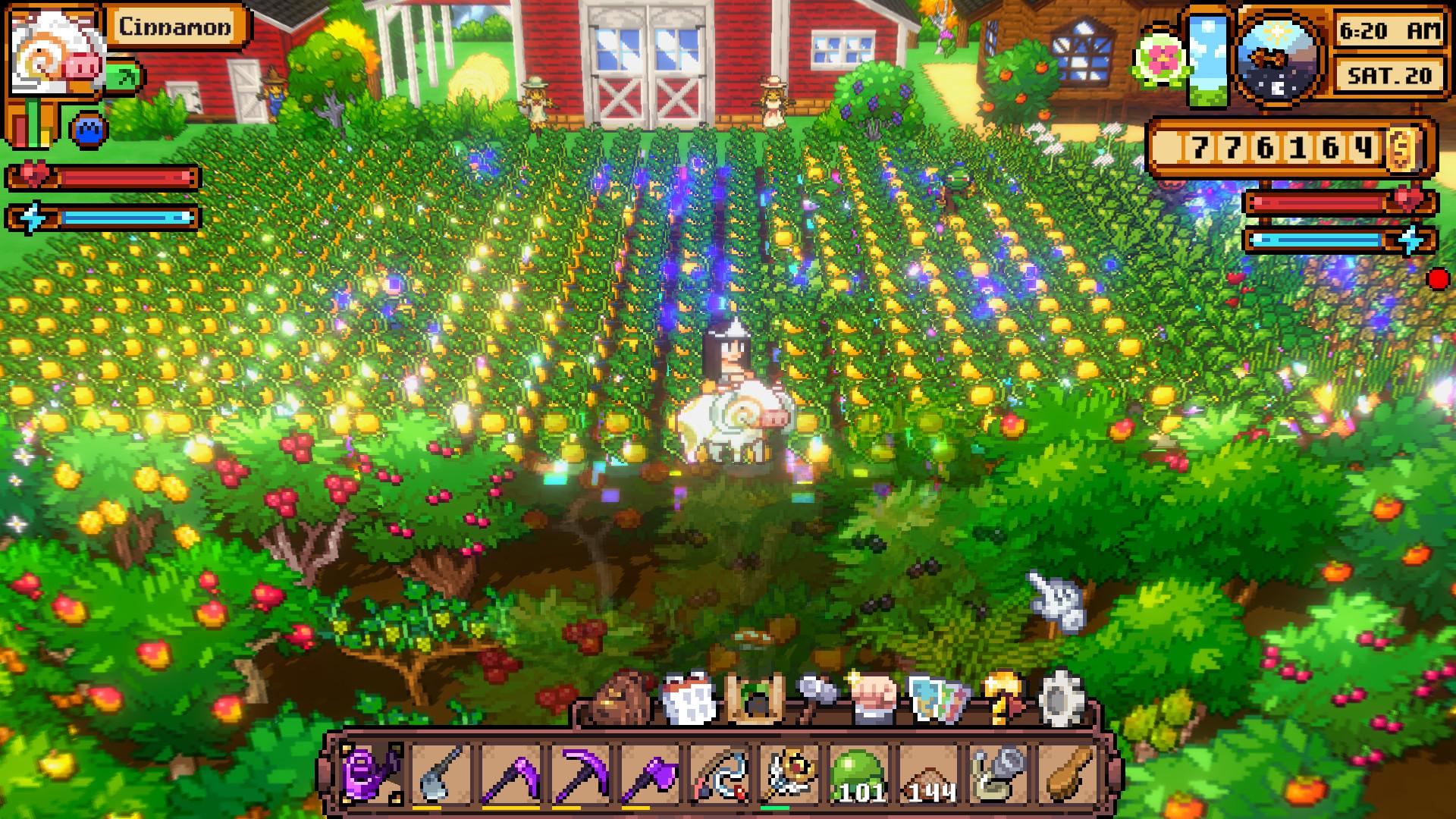Open the day-night clock dial
Viewport: 1456px width, 819px height.
click(1277, 55)
